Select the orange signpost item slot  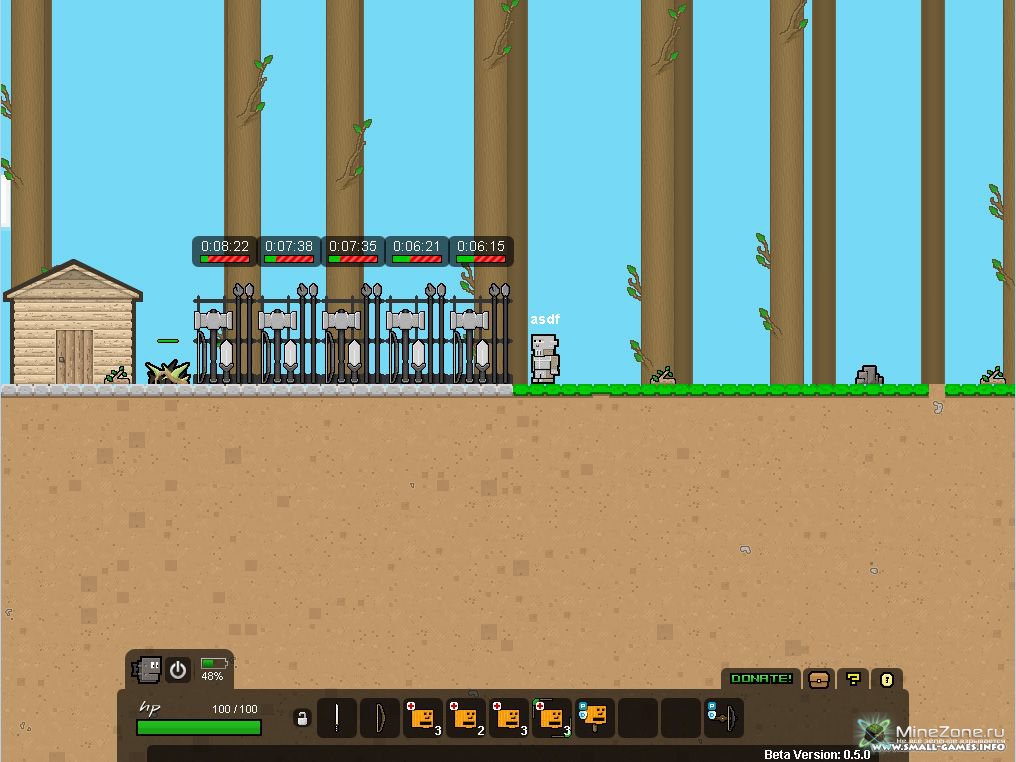[x=594, y=718]
